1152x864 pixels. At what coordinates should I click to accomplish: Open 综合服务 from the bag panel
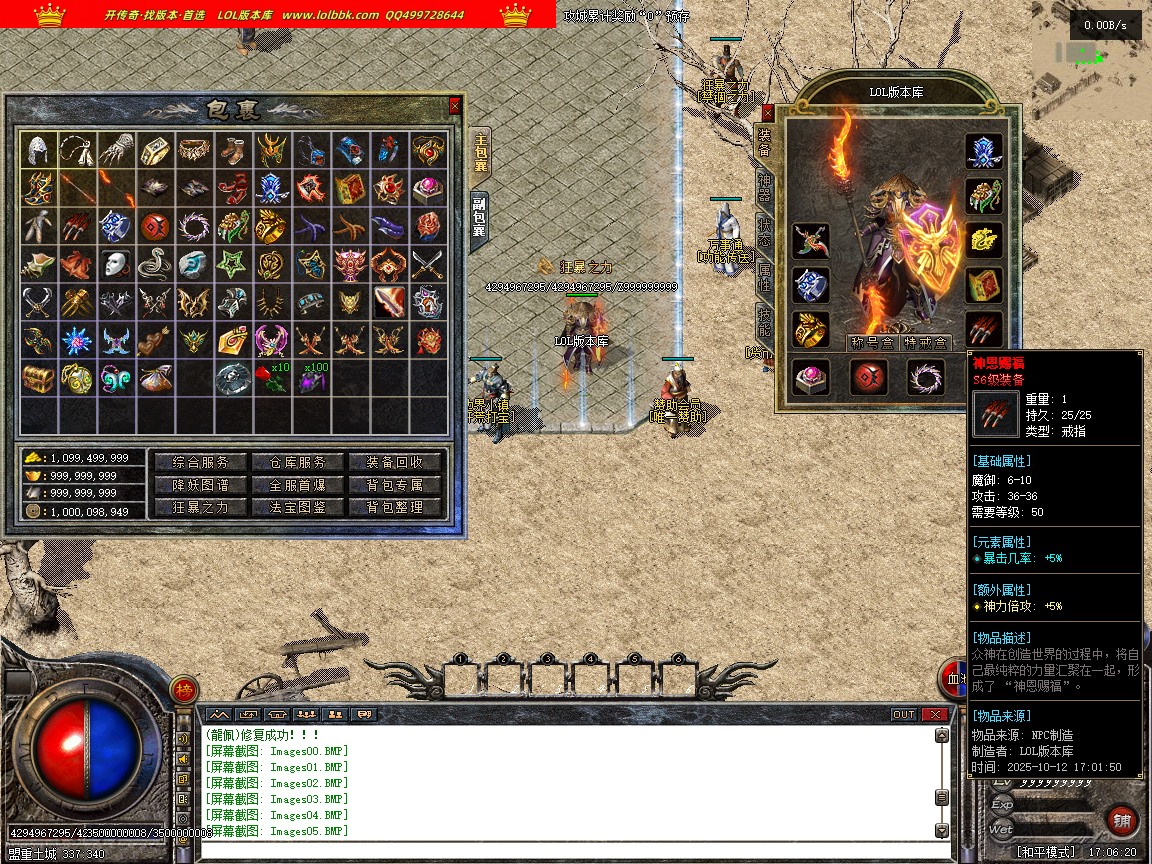point(201,462)
